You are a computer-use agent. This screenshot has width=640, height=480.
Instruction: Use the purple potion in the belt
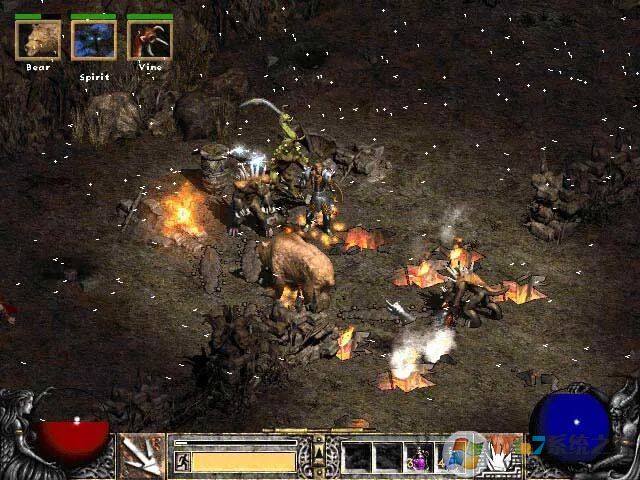pyautogui.click(x=421, y=458)
